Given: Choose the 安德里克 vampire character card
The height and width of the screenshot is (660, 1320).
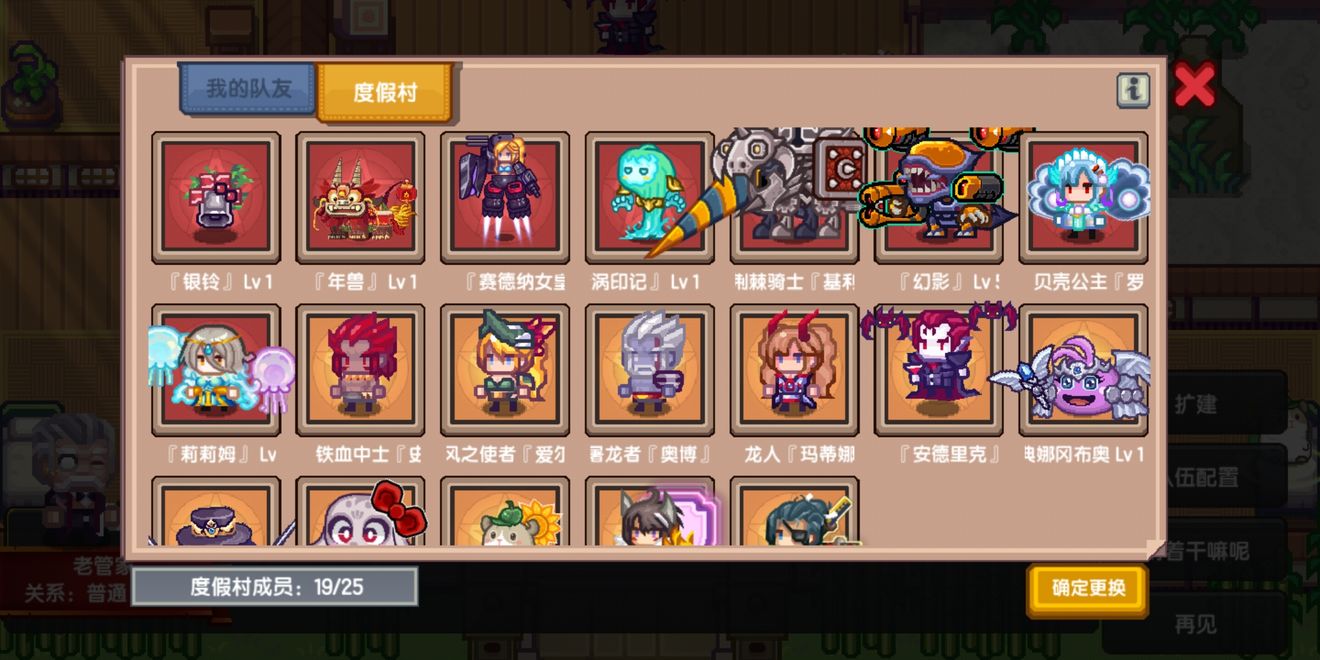Looking at the screenshot, I should 938,370.
